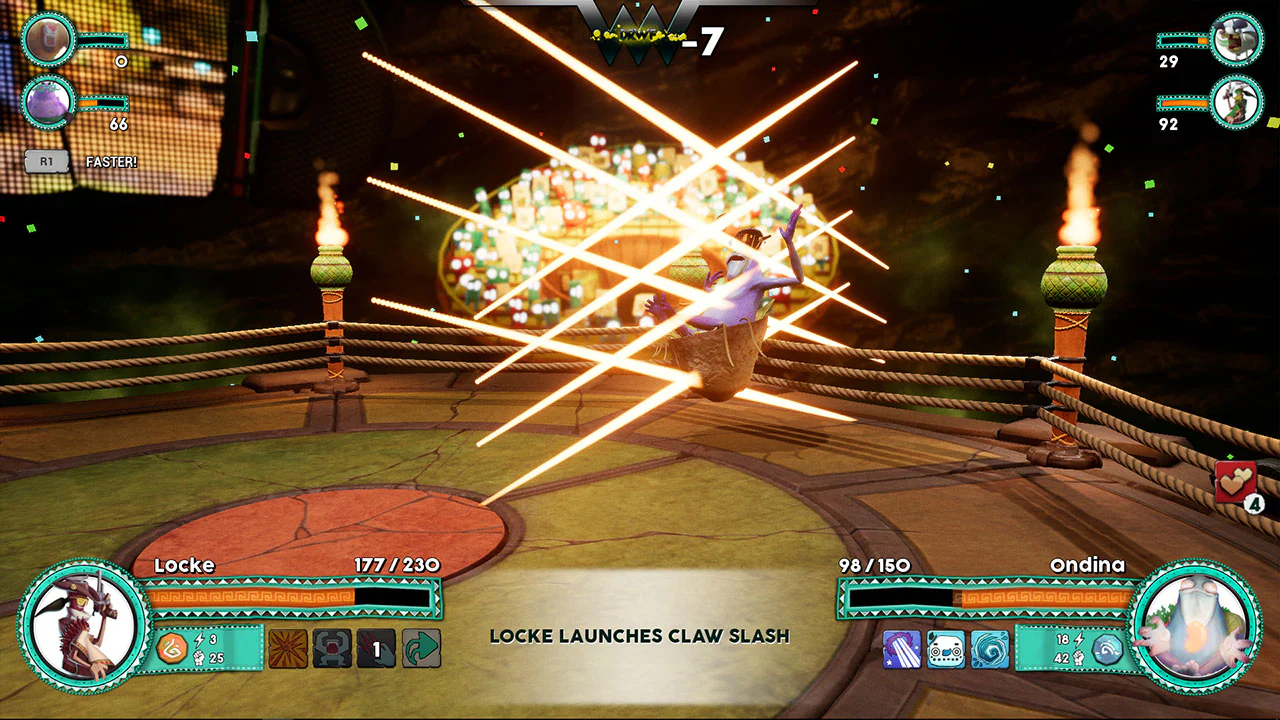Select the Ondina nameplate tab
1280x720 pixels.
point(1090,565)
